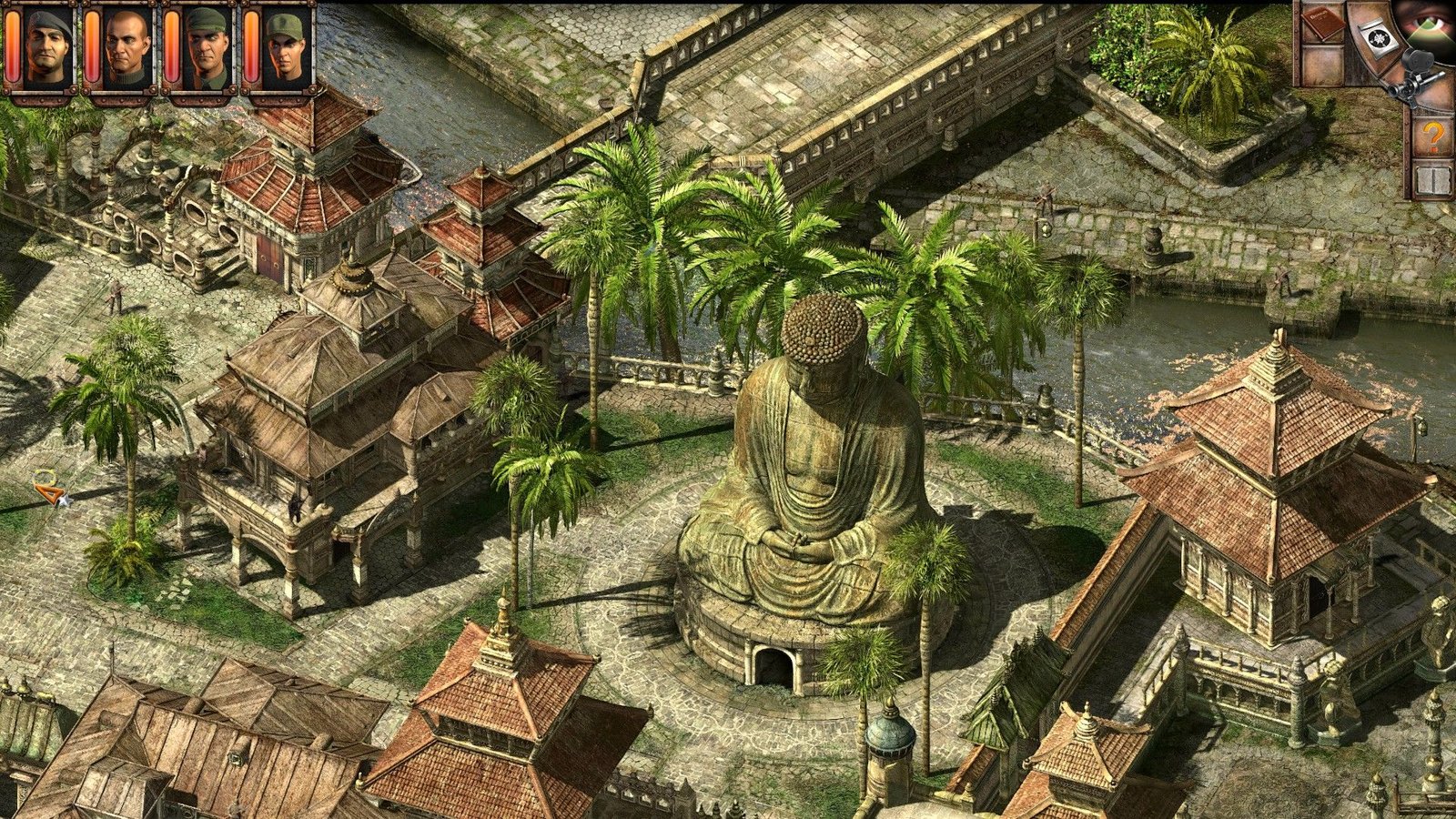Click the split-screen window button below the question mark

(1432, 180)
